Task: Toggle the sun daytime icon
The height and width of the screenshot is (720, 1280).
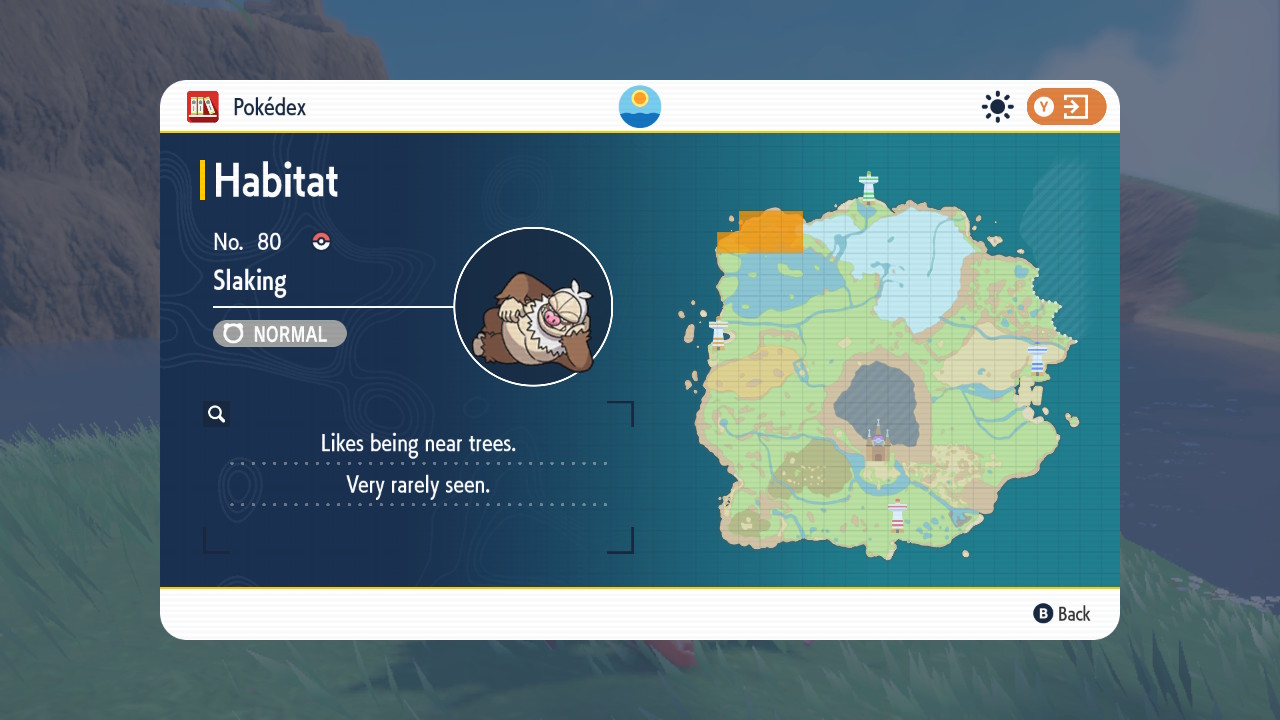Action: (x=997, y=107)
